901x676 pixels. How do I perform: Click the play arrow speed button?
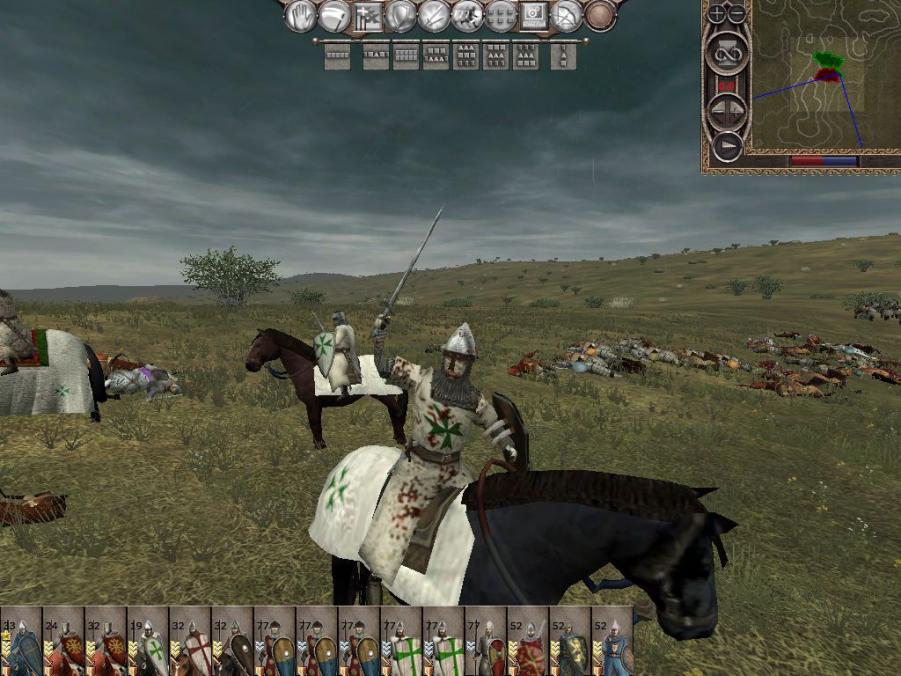pos(727,147)
